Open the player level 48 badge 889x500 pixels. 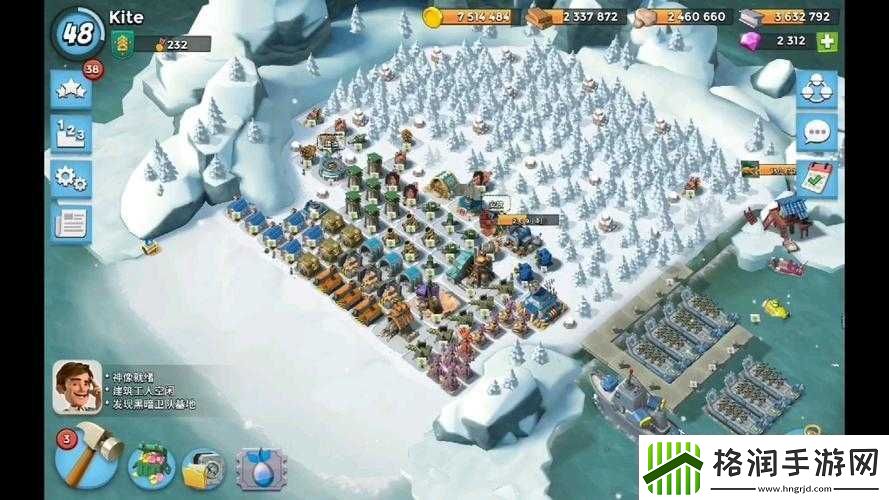click(x=76, y=32)
